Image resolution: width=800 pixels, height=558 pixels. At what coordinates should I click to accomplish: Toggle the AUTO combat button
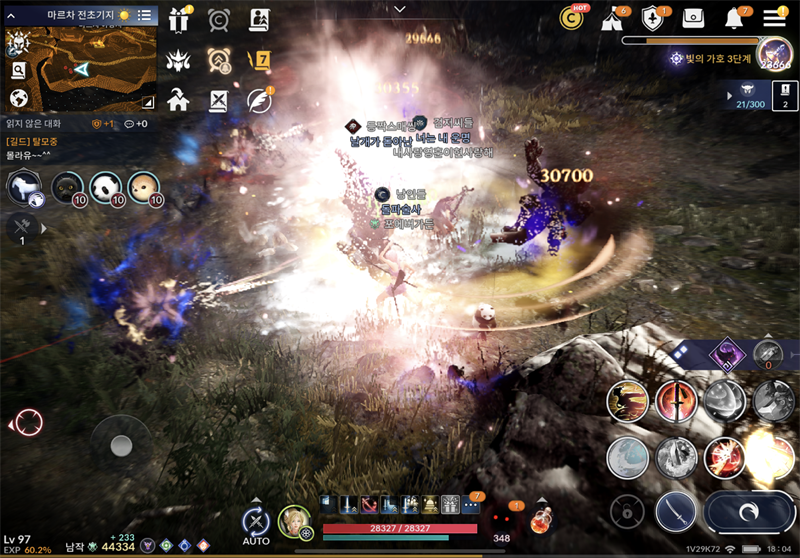click(256, 522)
